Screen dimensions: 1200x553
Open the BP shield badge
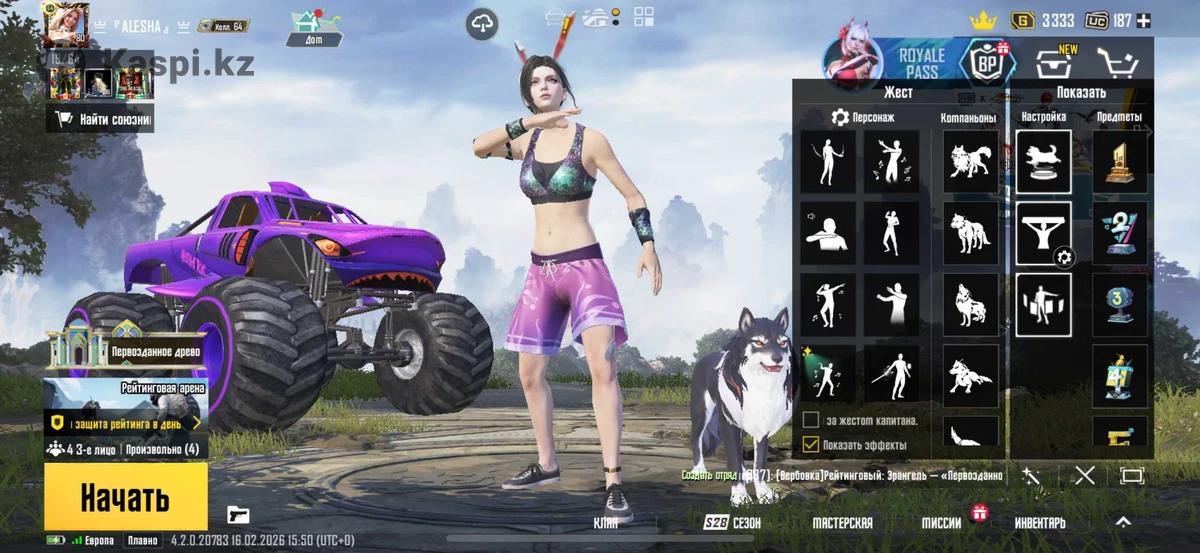(x=987, y=62)
